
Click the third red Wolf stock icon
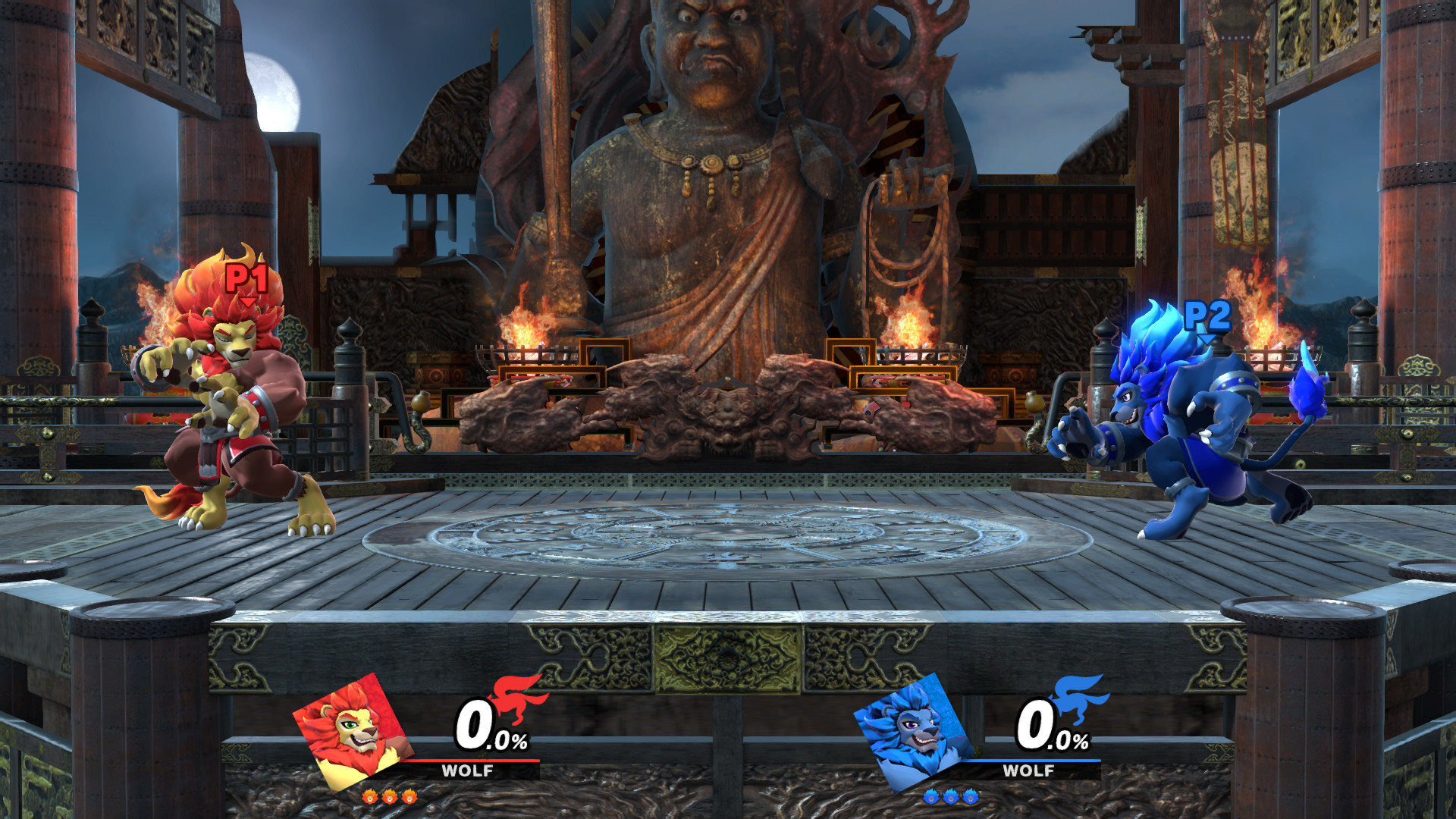(409, 797)
